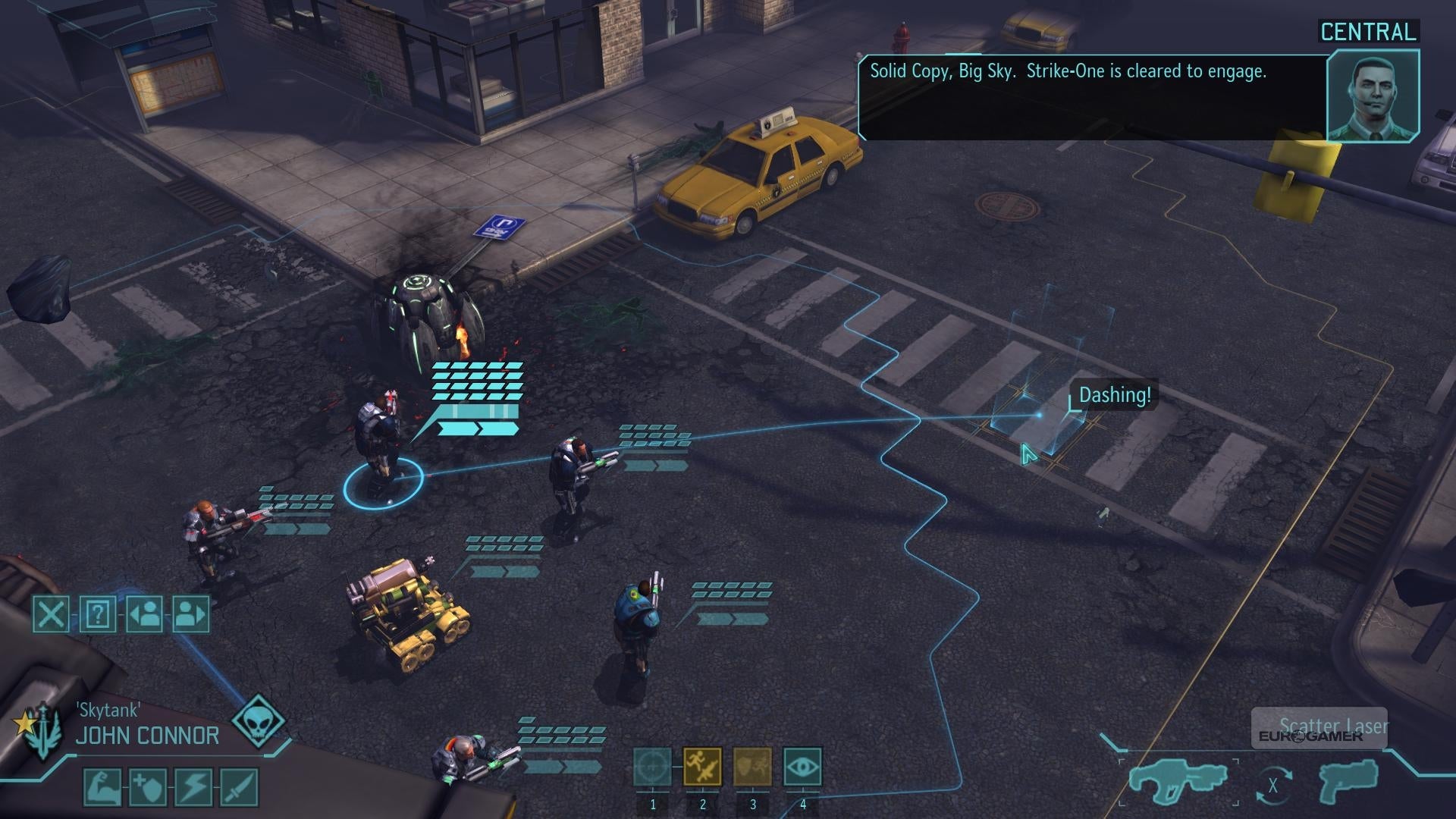Open the question mark info panel

tap(98, 613)
